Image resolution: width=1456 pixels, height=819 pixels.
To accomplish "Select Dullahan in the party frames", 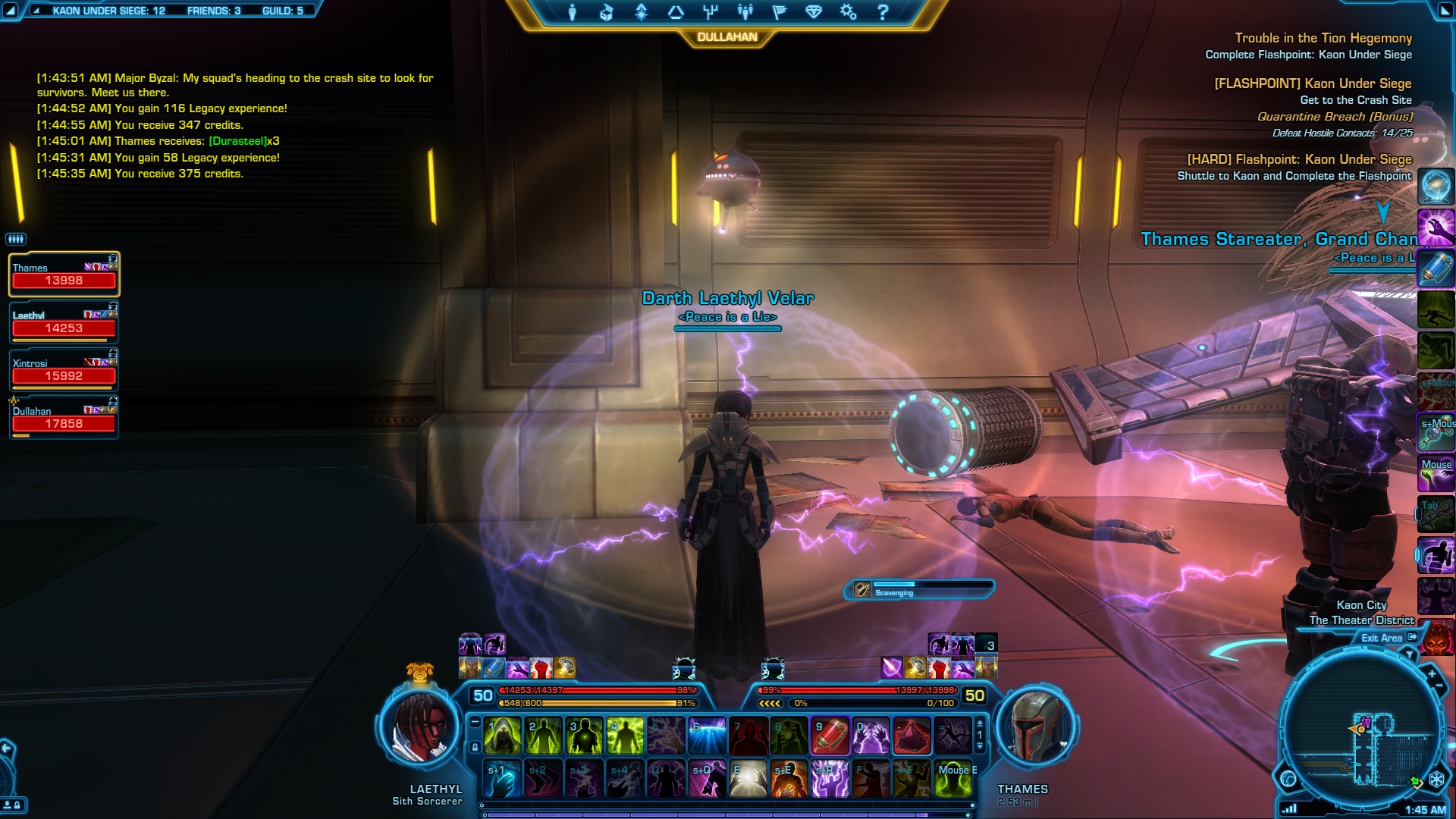I will pos(64,418).
